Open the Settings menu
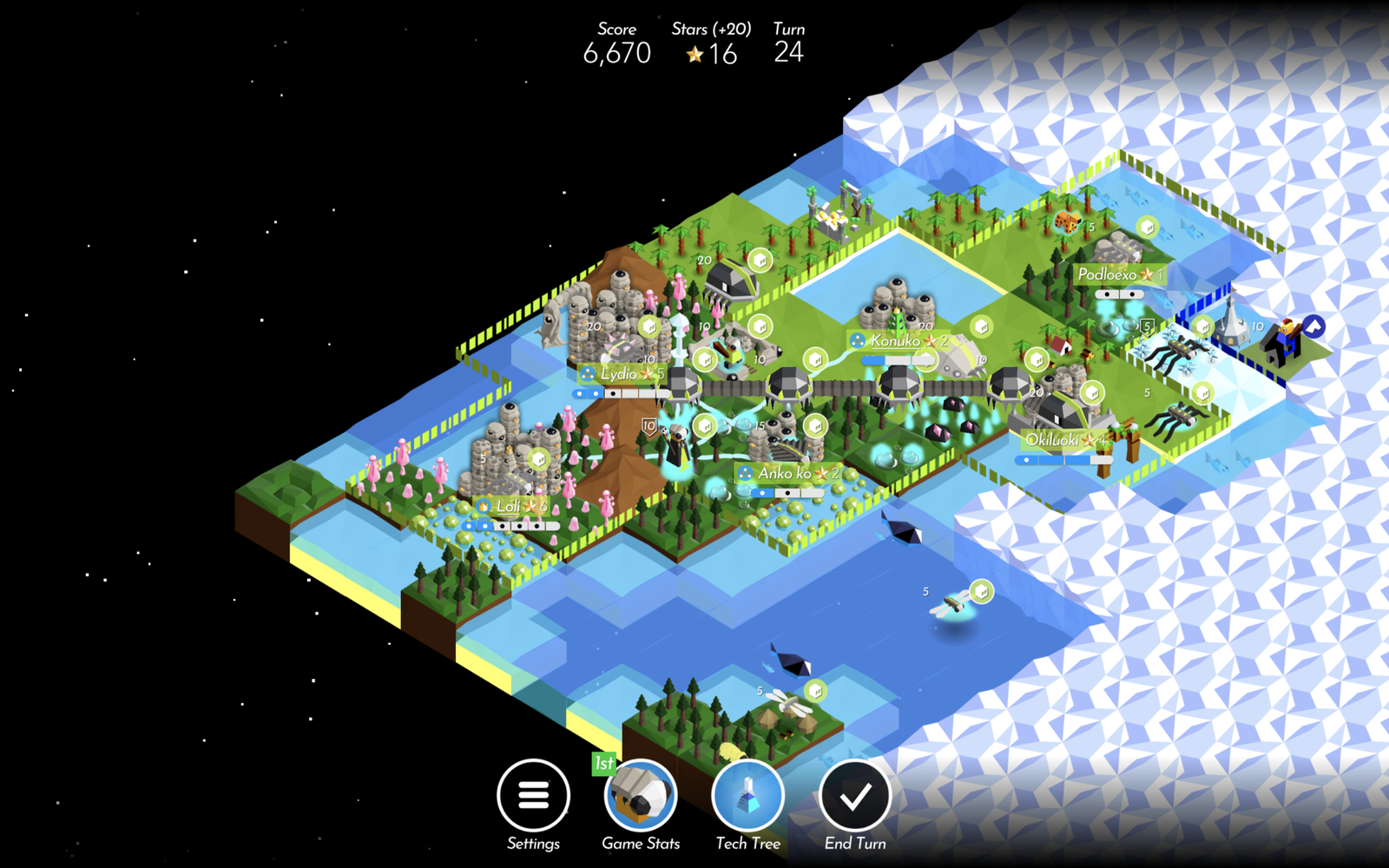This screenshot has width=1389, height=868. point(533,795)
